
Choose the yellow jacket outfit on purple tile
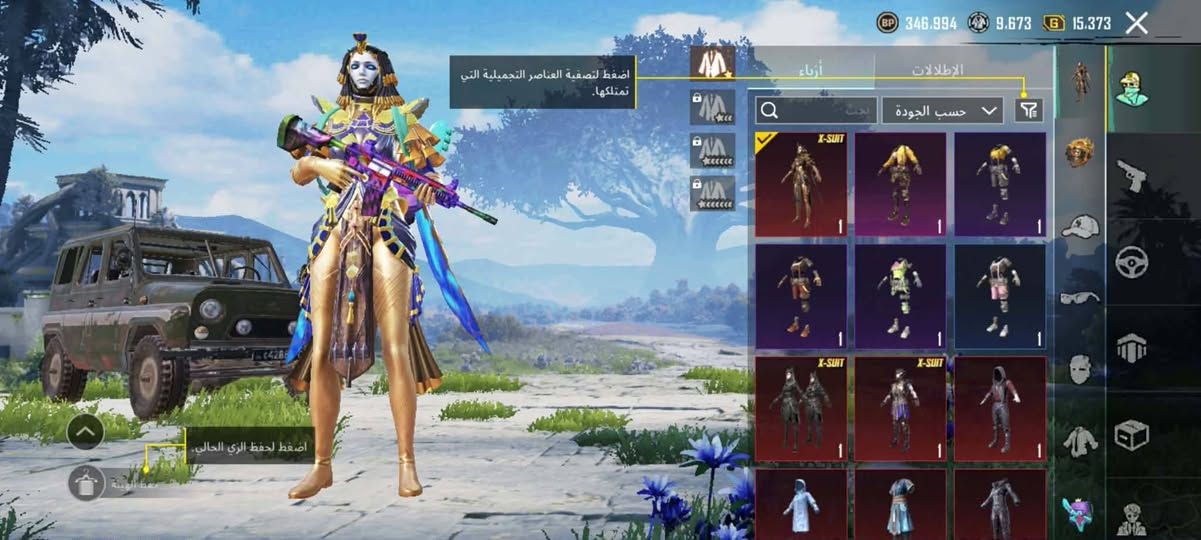pos(900,184)
